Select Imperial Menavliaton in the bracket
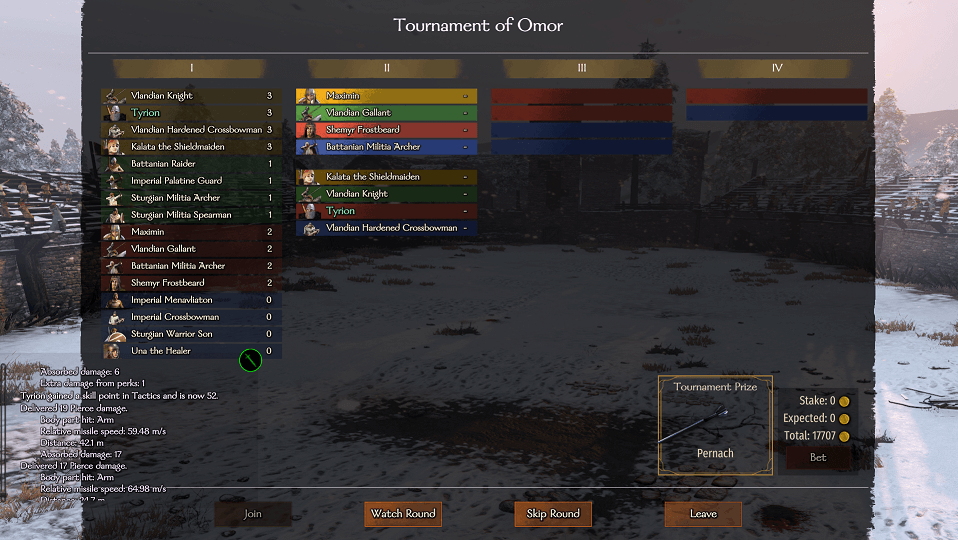Viewport: 958px width, 540px height. click(190, 300)
